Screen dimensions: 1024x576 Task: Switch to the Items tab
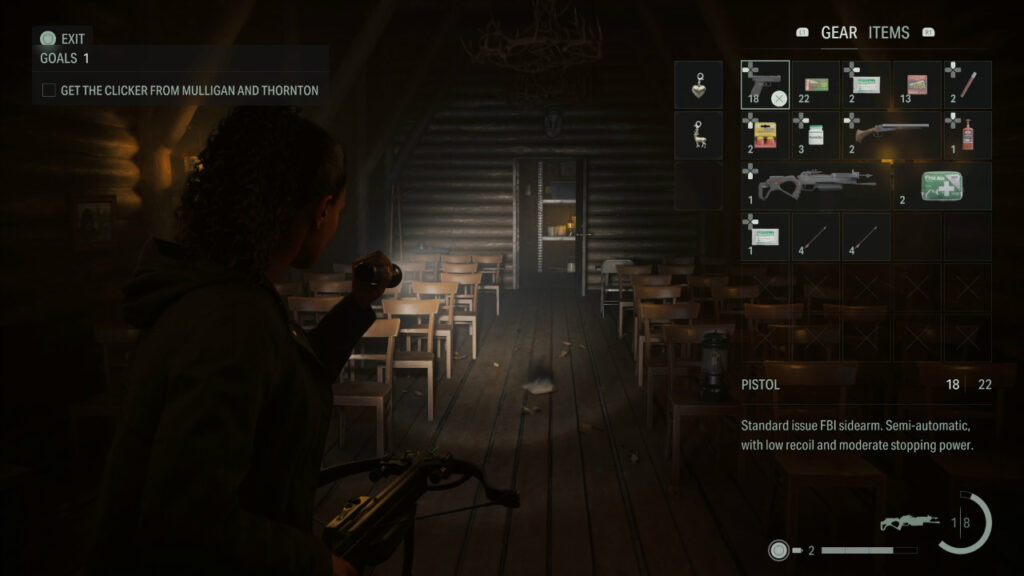tap(888, 33)
